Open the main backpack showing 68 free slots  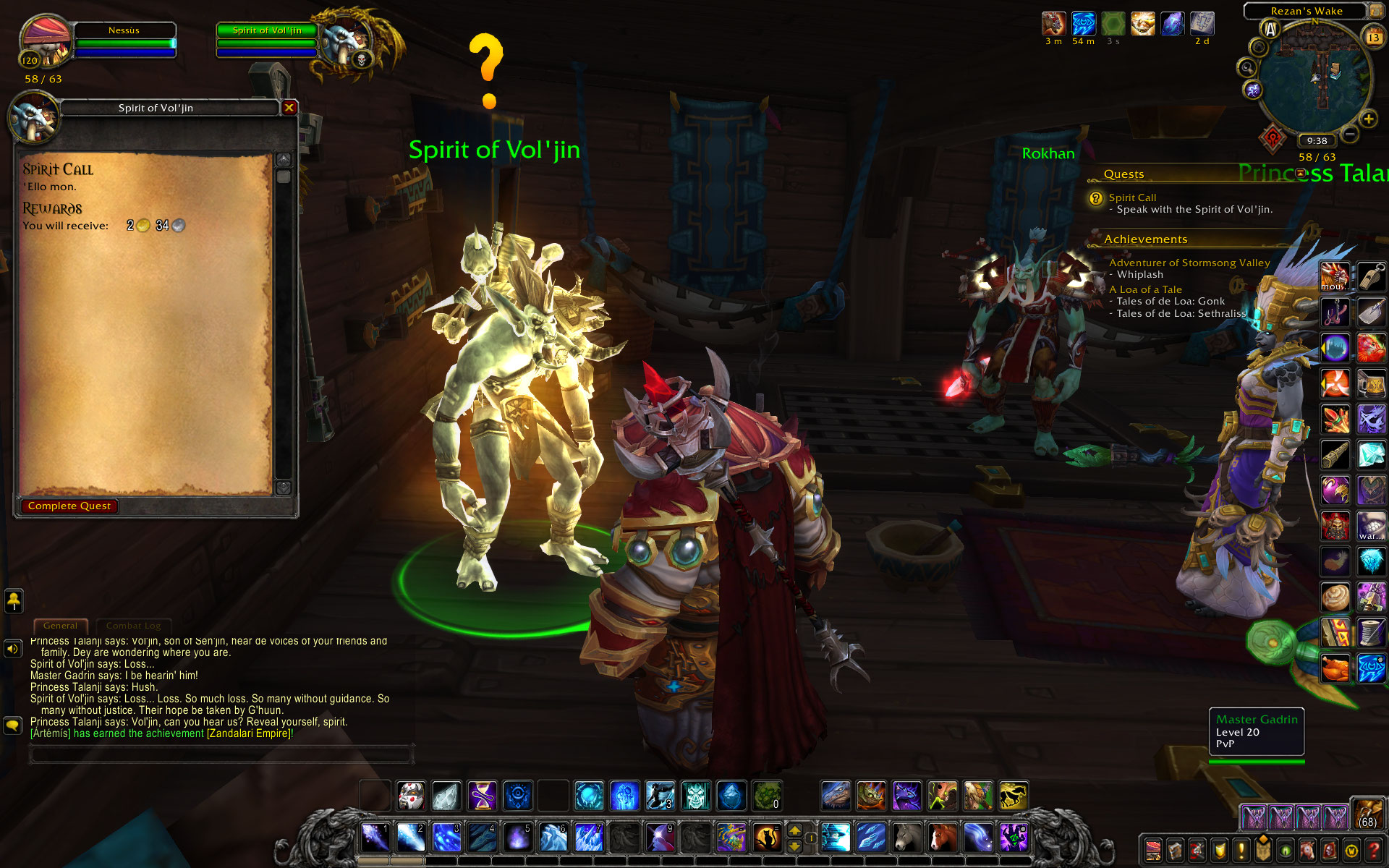click(1367, 814)
